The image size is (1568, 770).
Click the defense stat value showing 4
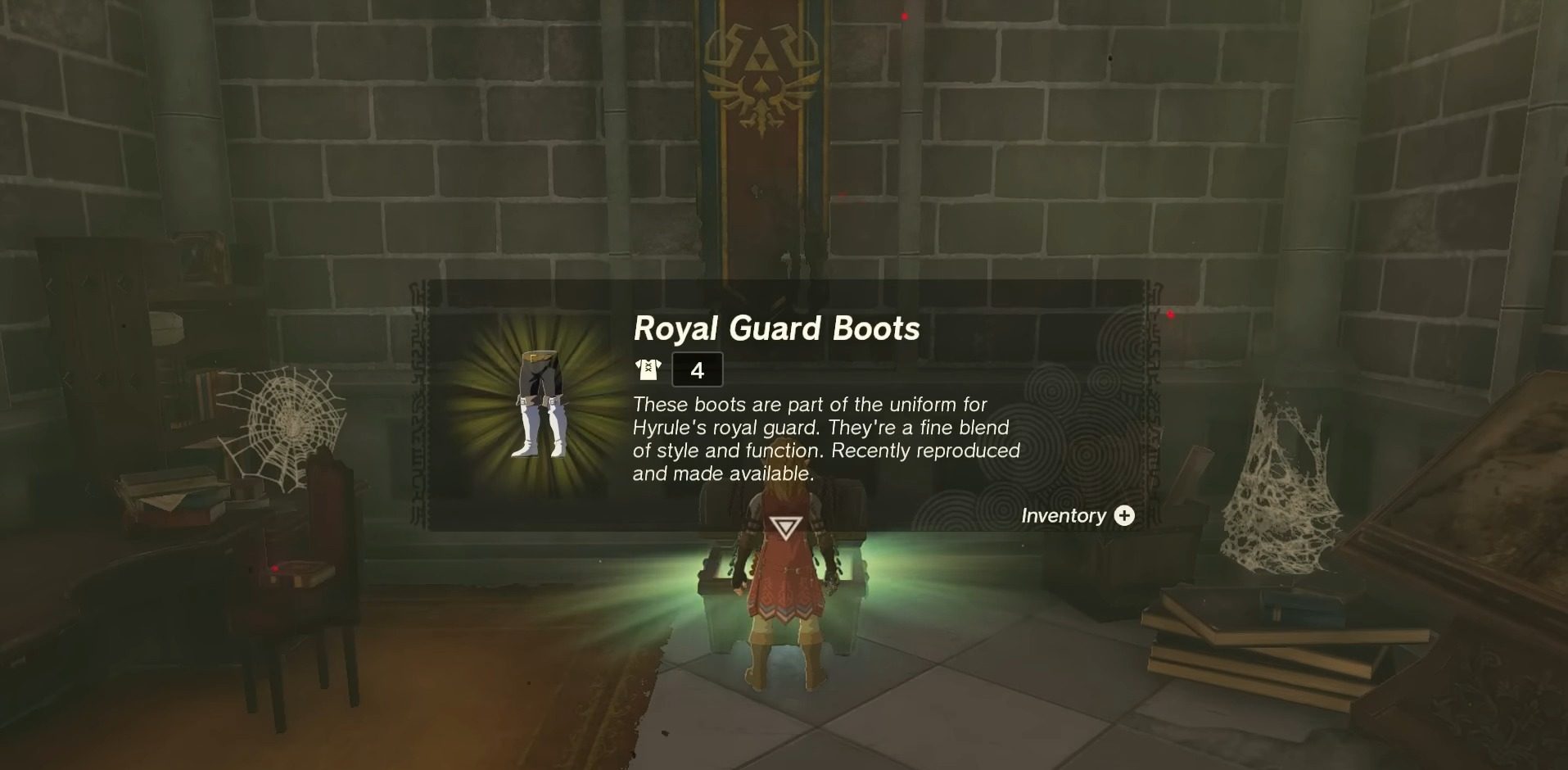(x=697, y=369)
